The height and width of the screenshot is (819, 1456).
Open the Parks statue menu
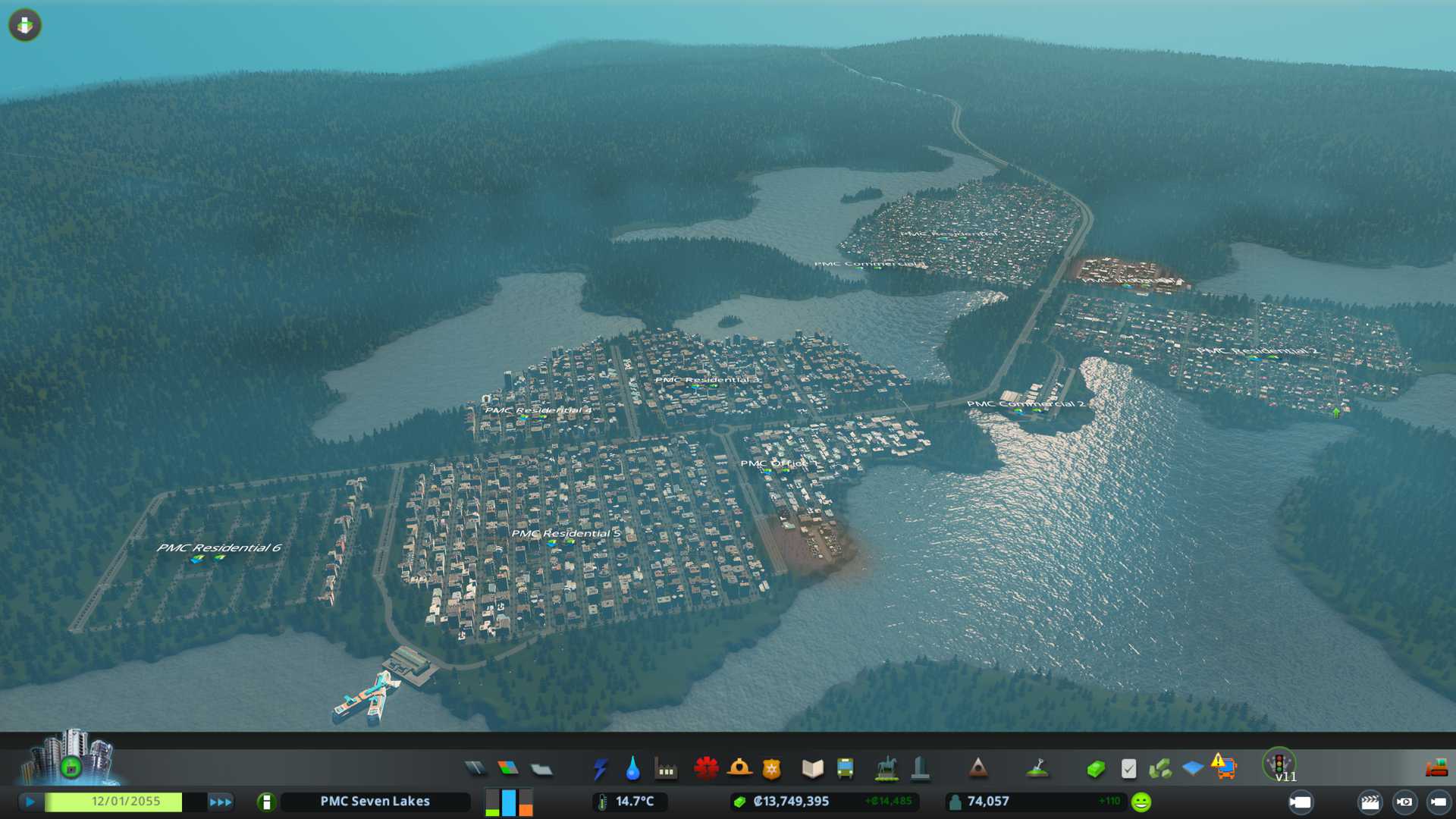click(x=886, y=769)
